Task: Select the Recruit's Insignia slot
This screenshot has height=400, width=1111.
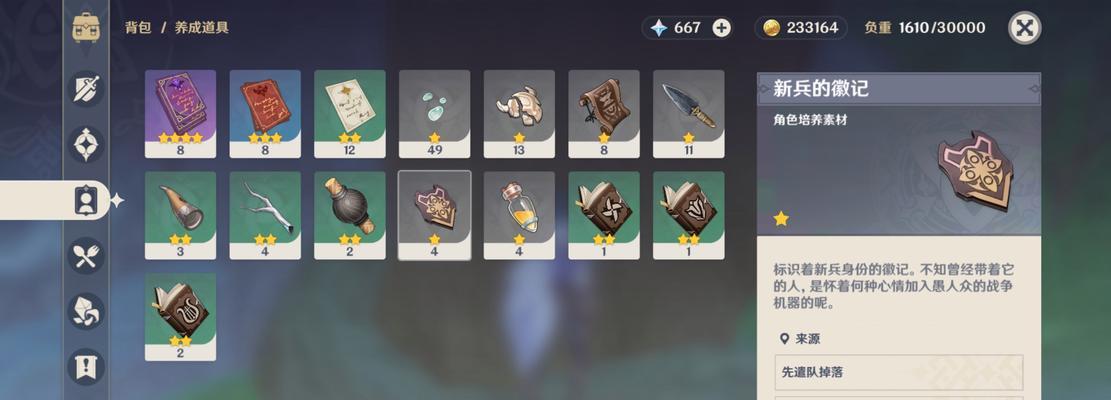Action: tap(434, 210)
